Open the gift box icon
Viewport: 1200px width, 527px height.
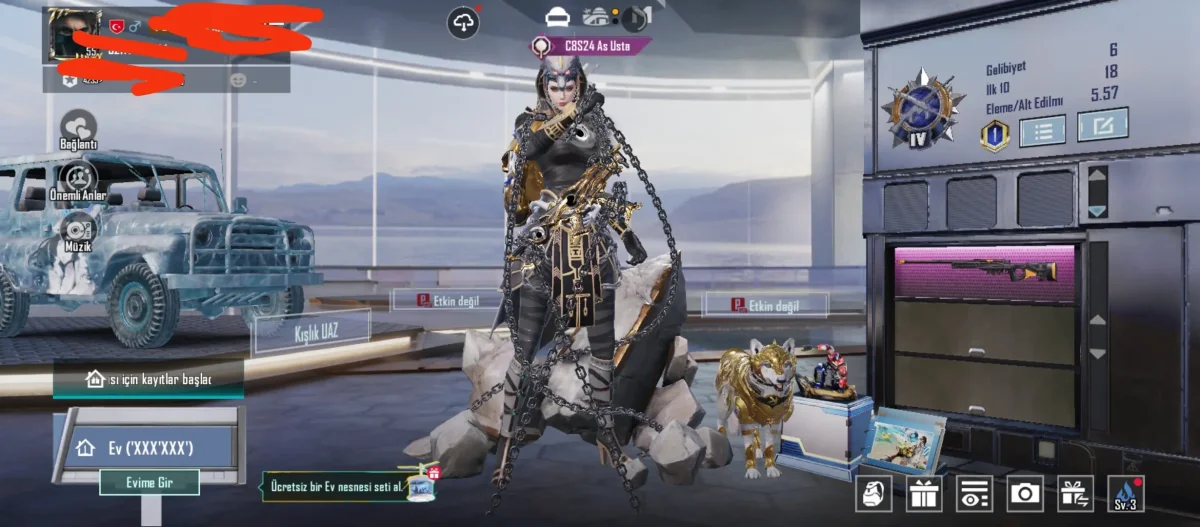924,493
